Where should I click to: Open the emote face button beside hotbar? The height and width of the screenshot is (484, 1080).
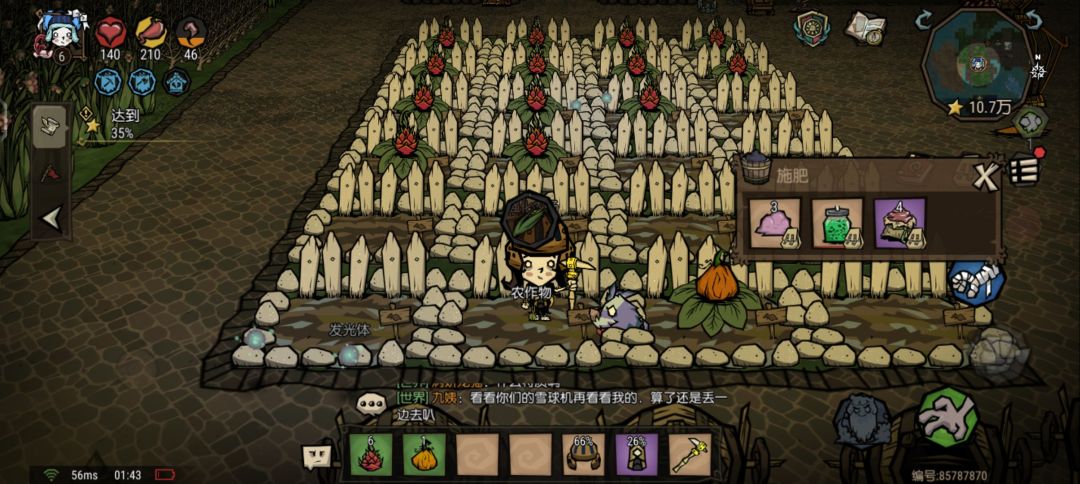click(x=316, y=456)
